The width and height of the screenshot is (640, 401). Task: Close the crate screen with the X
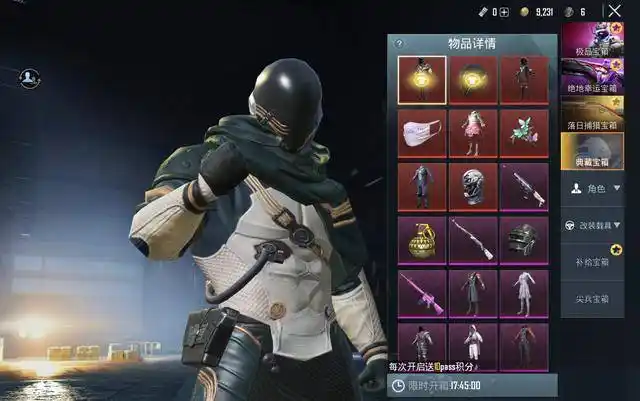pyautogui.click(x=613, y=12)
